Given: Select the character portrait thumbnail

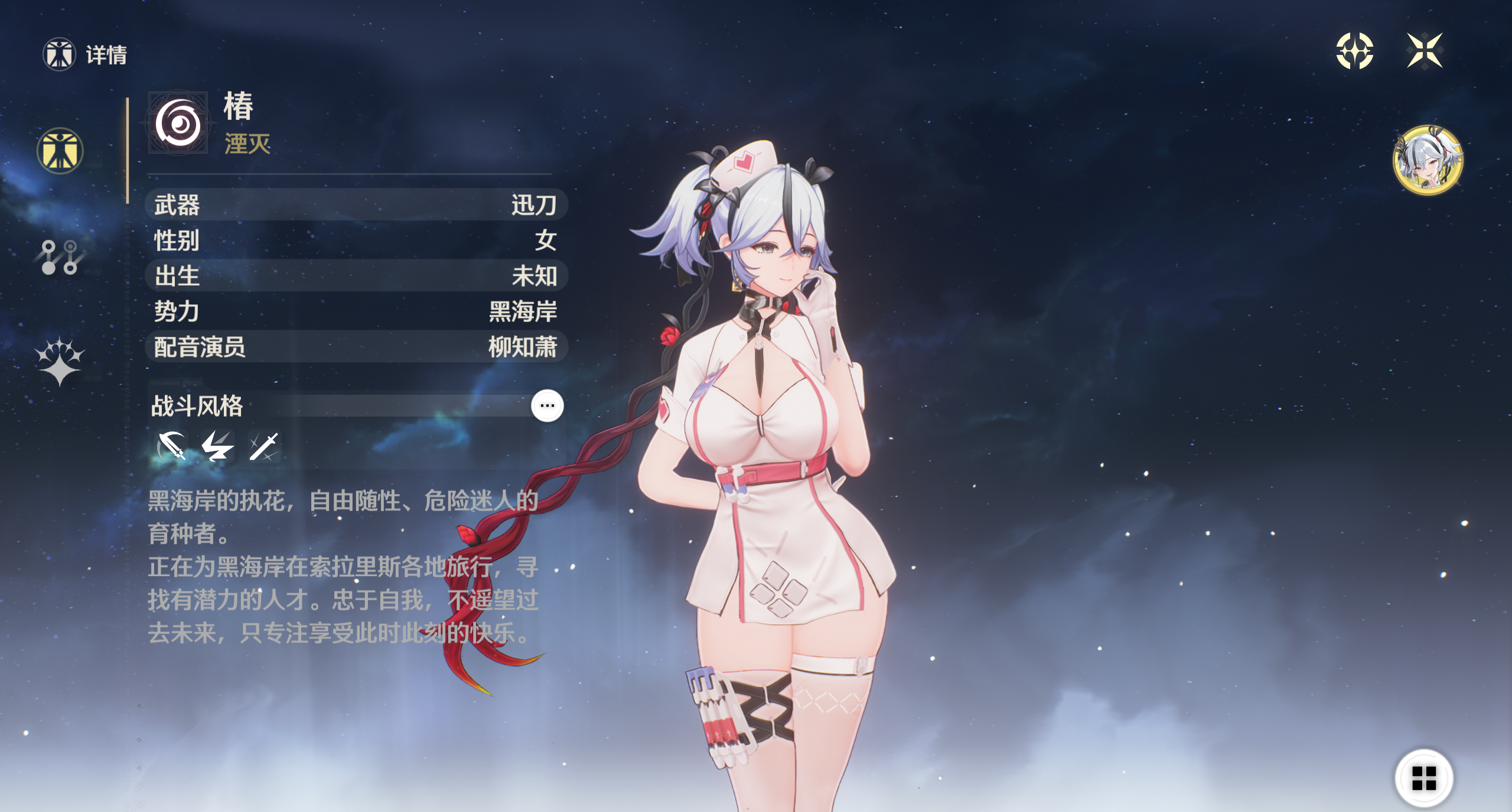Looking at the screenshot, I should pyautogui.click(x=1428, y=160).
